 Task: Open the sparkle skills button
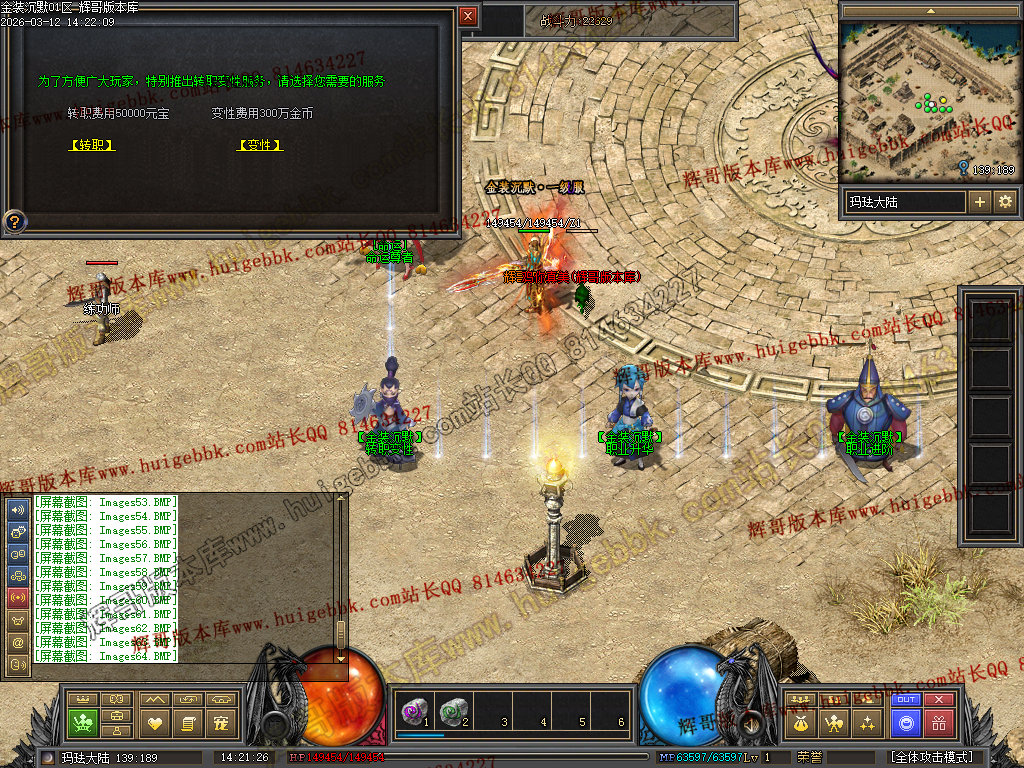point(867,722)
